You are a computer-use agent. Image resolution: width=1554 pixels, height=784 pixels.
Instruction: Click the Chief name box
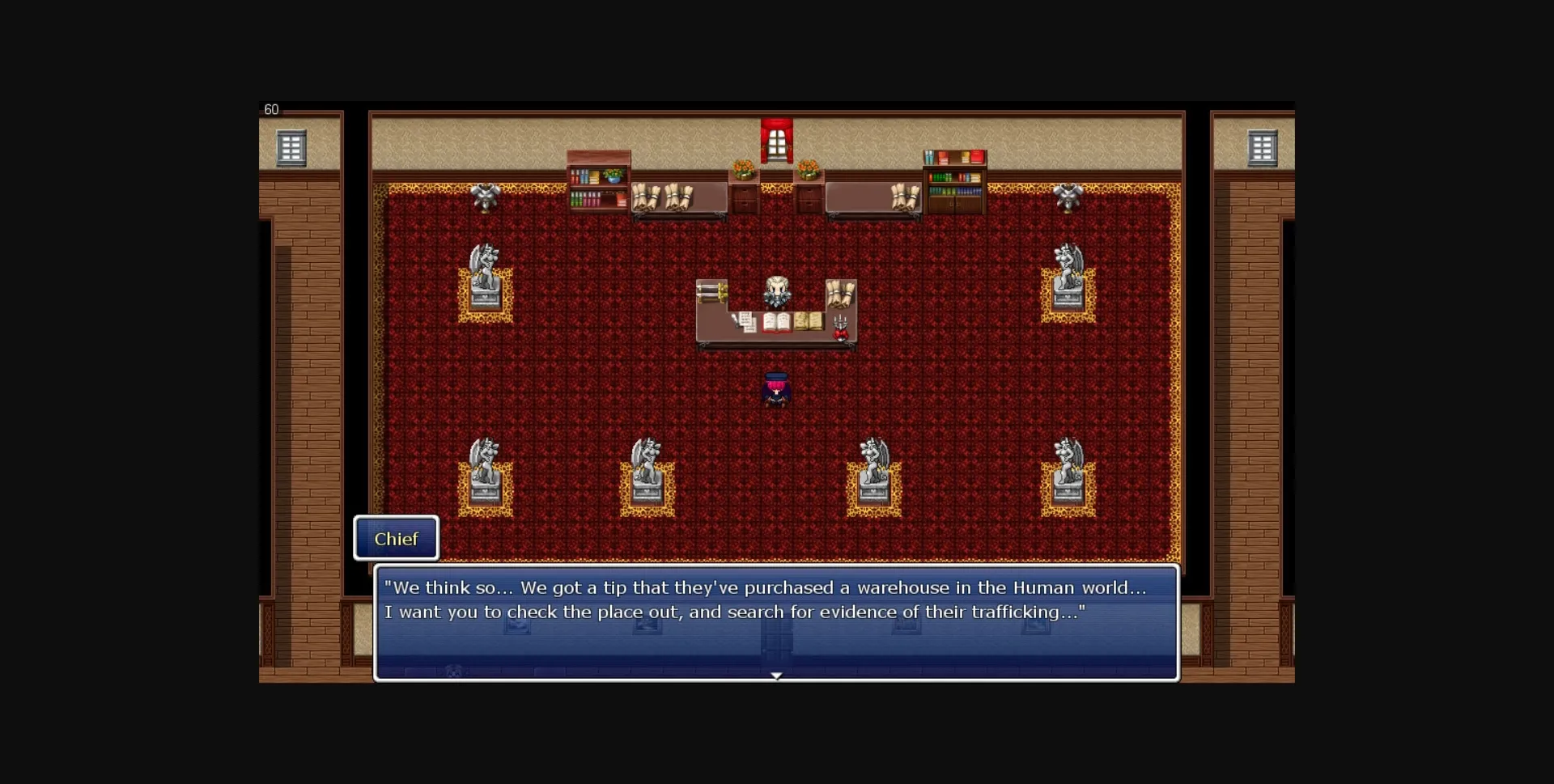[396, 539]
